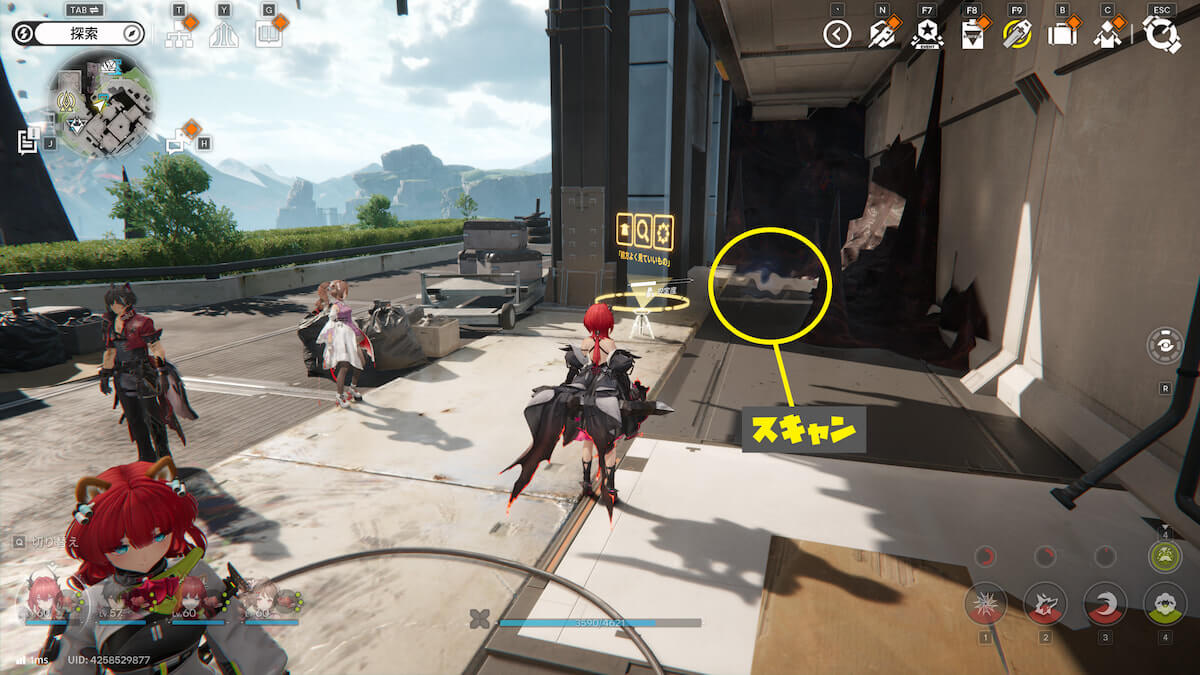Open the open-book journal icon
This screenshot has width=1200, height=675.
268,35
